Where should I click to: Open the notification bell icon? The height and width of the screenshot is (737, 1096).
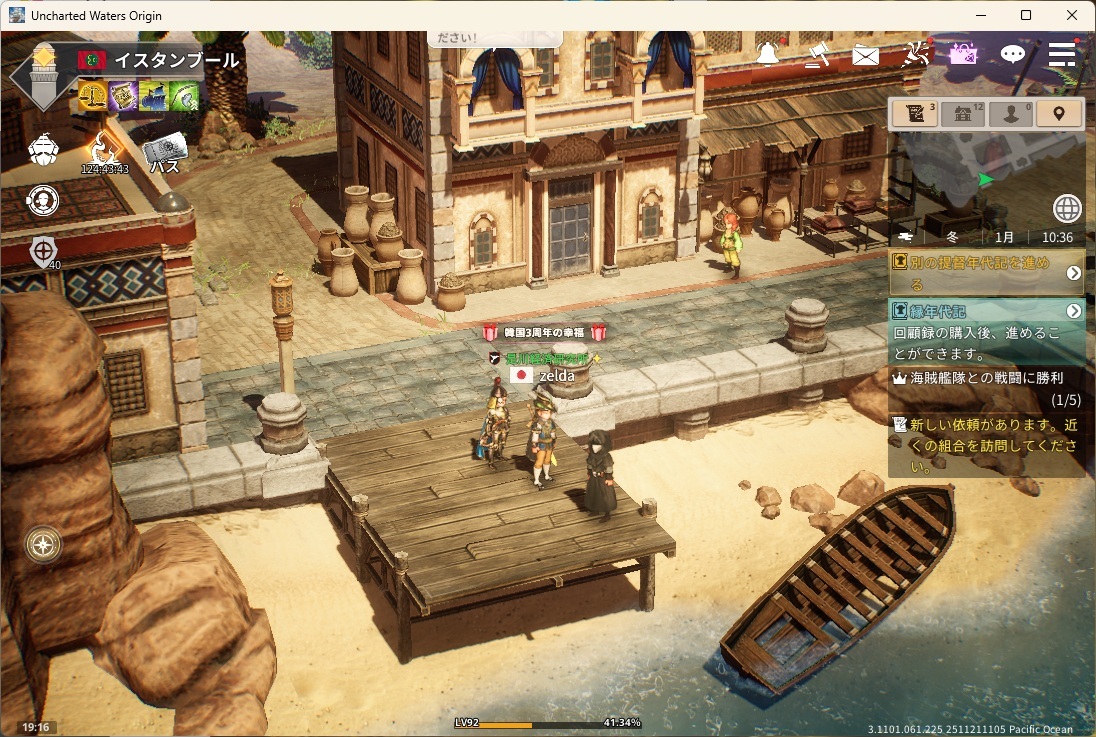[768, 54]
